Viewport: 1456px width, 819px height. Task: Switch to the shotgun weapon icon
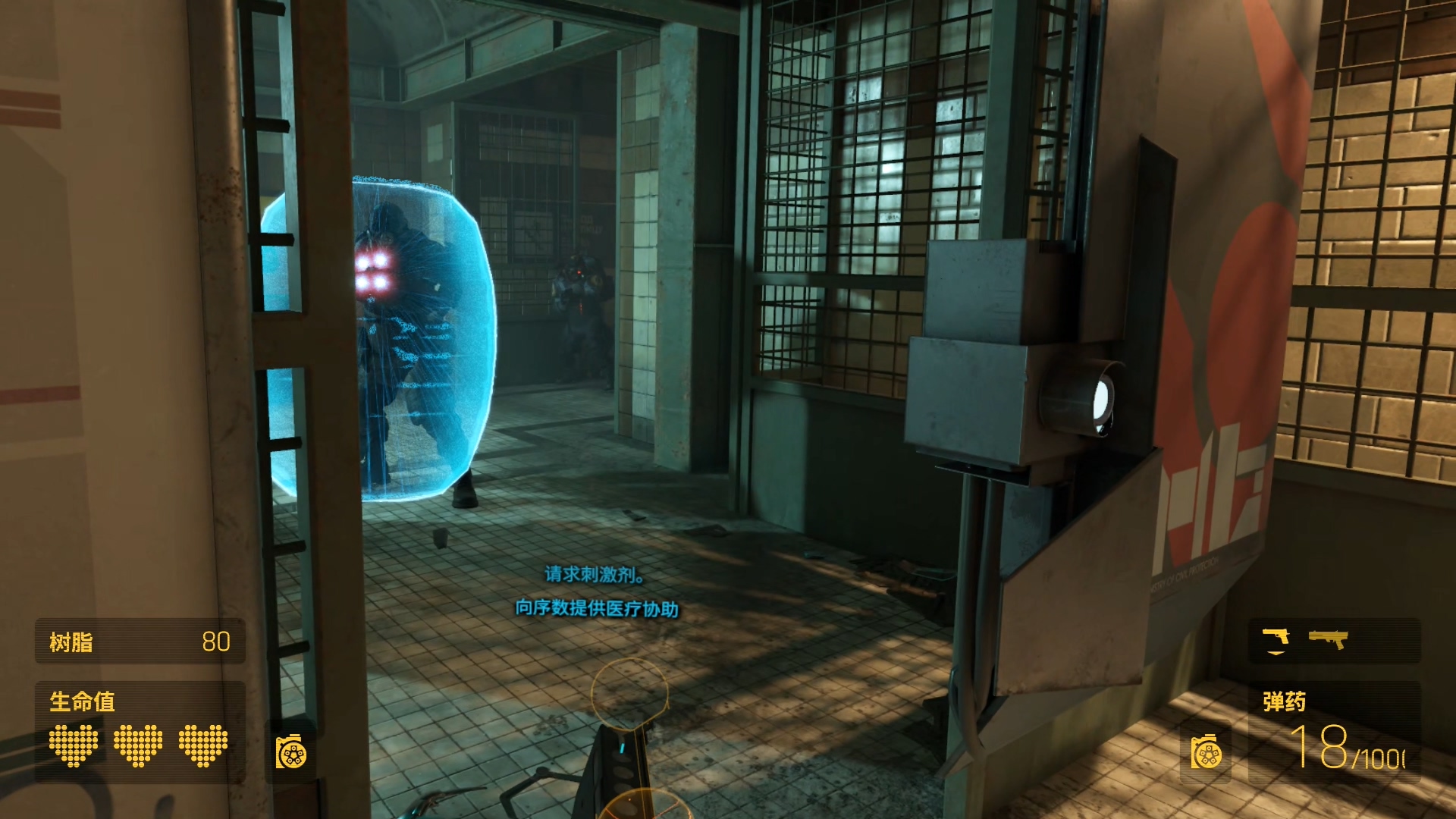[1328, 639]
